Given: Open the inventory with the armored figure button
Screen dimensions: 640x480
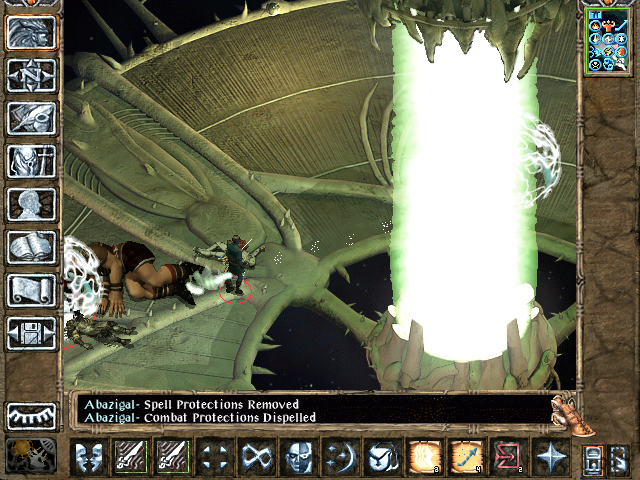Looking at the screenshot, I should point(31,161).
